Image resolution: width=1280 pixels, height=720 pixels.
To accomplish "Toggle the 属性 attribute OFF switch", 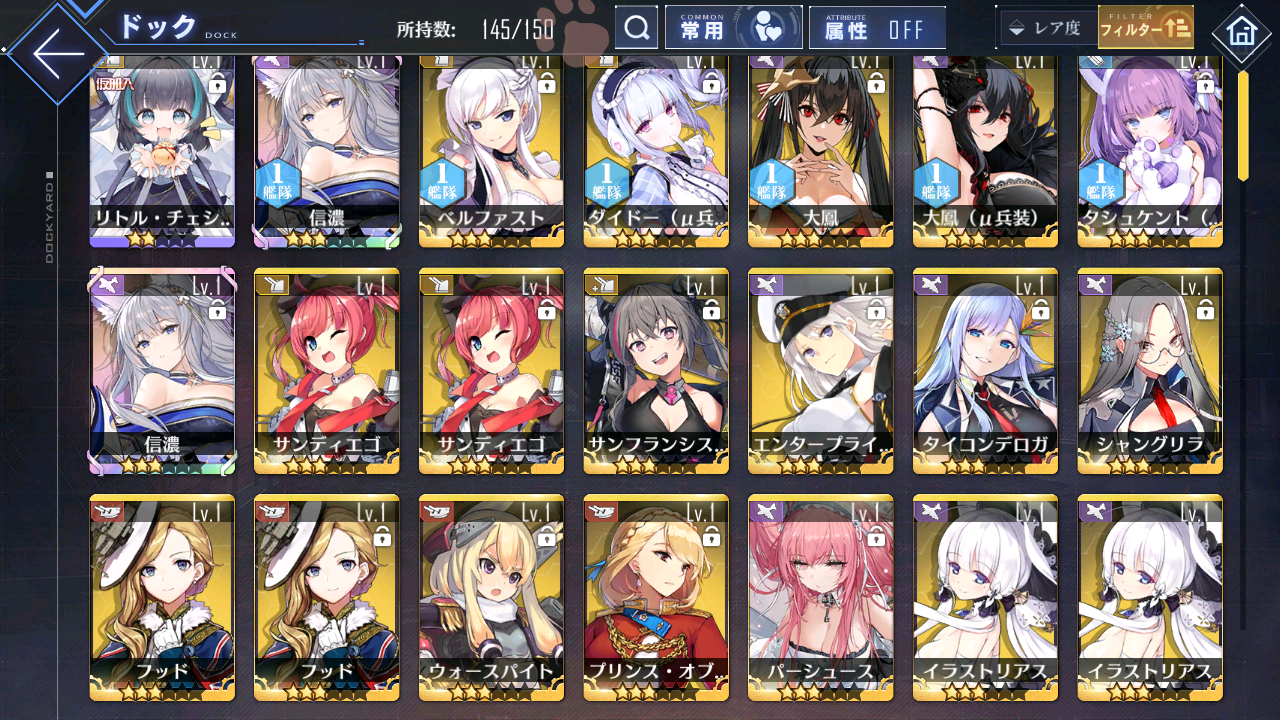I will (878, 27).
